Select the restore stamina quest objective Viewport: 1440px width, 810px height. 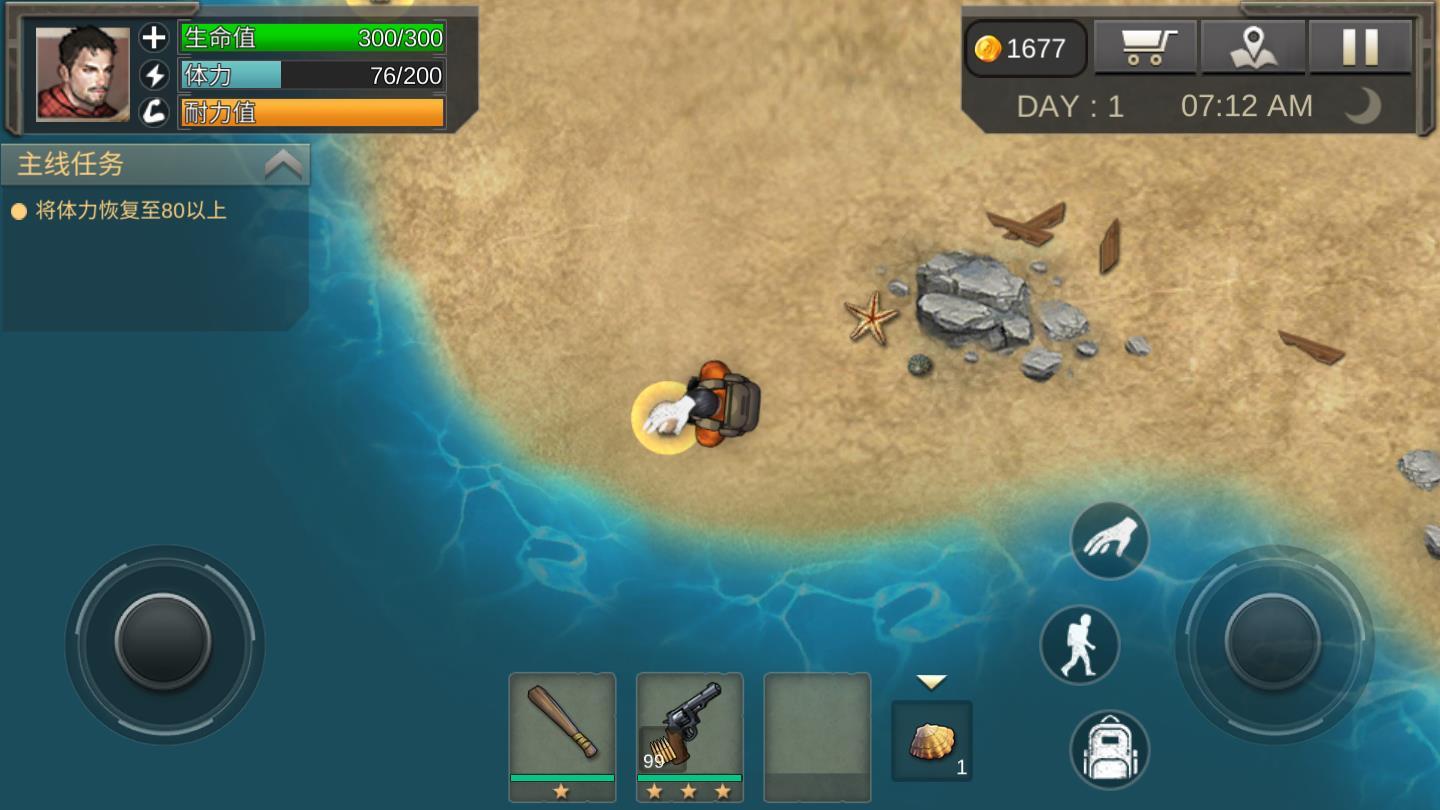[130, 211]
